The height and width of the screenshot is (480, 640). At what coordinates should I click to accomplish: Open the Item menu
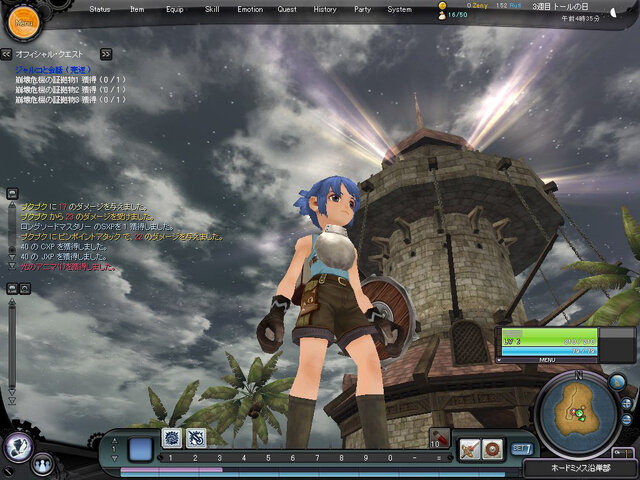137,9
